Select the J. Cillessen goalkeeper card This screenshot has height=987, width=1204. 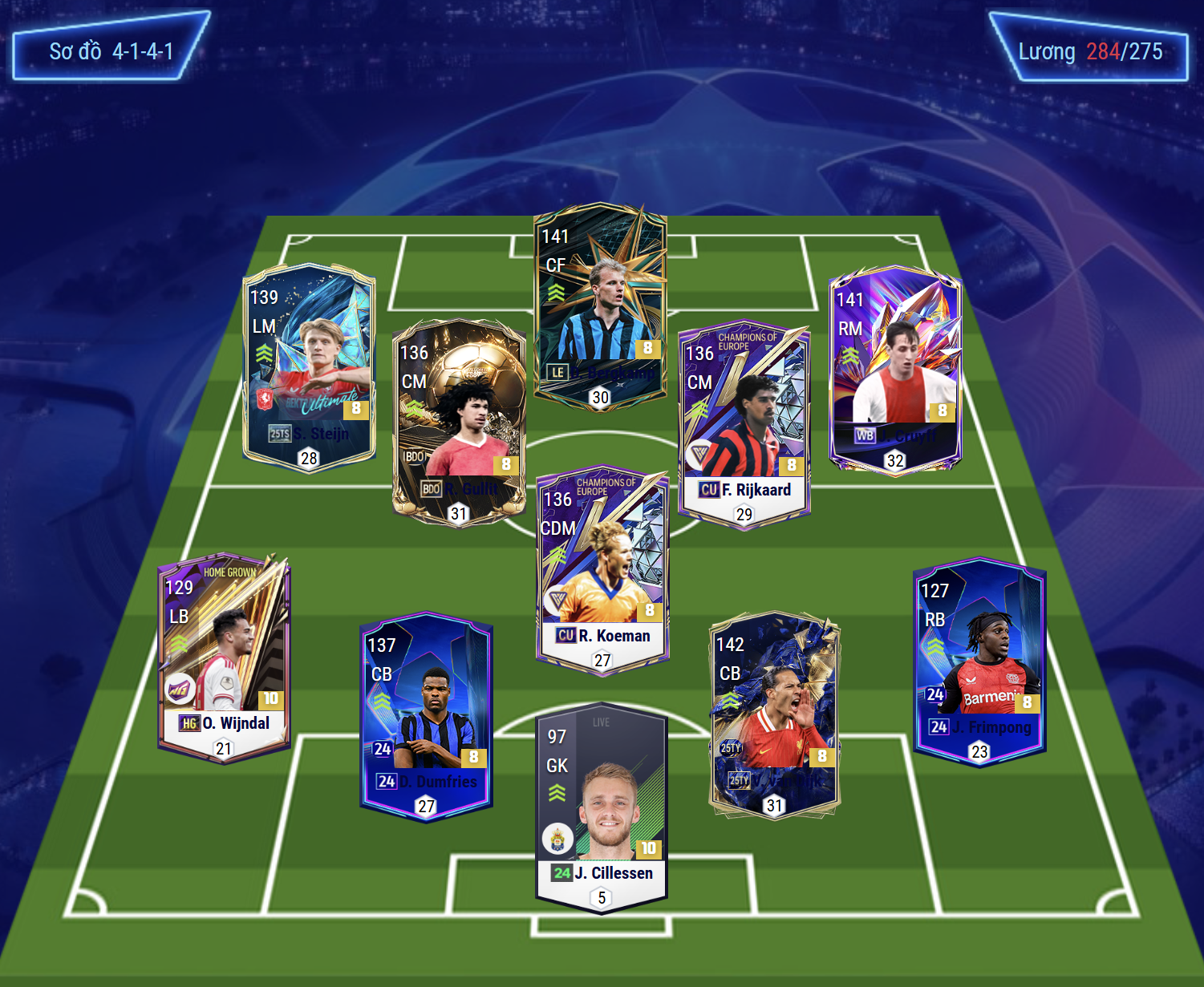602,808
